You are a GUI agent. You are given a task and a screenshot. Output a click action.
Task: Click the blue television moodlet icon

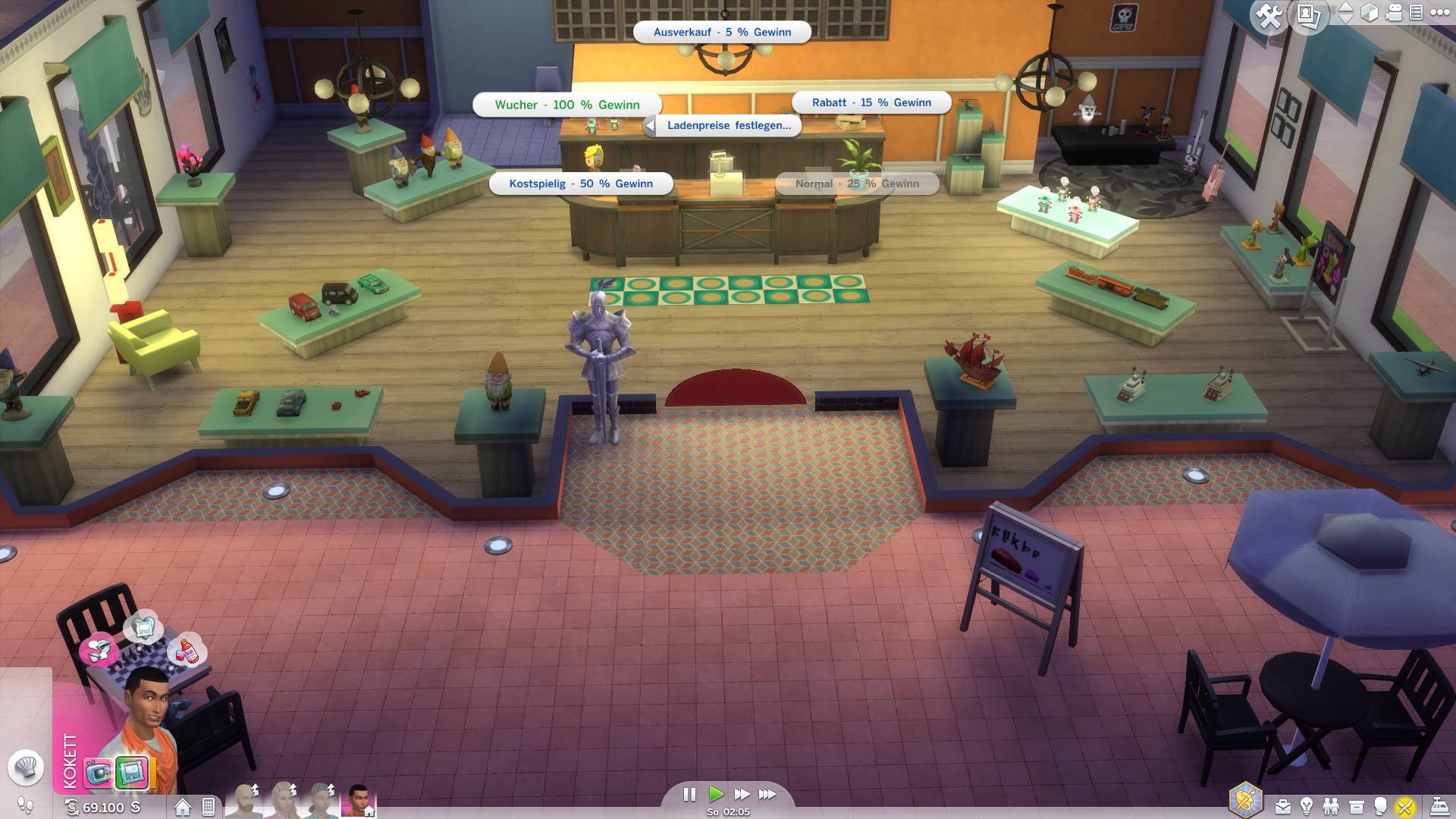(99, 773)
